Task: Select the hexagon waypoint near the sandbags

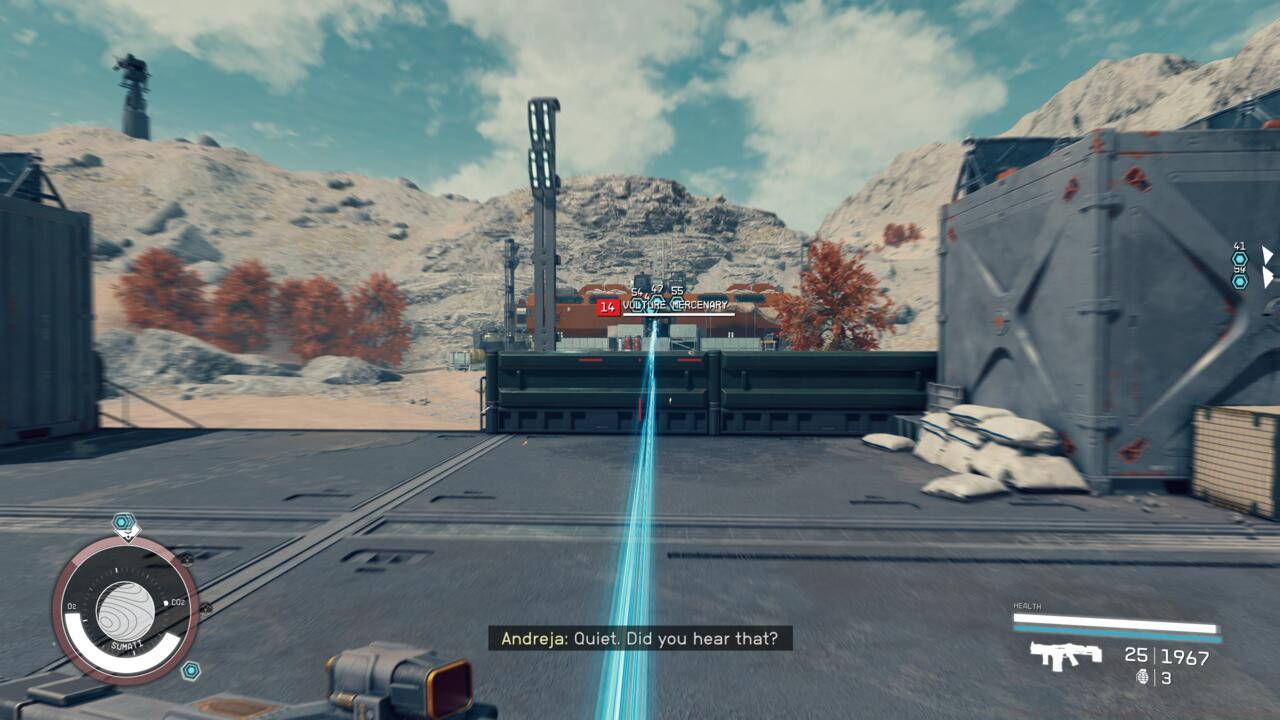Action: 192,668
